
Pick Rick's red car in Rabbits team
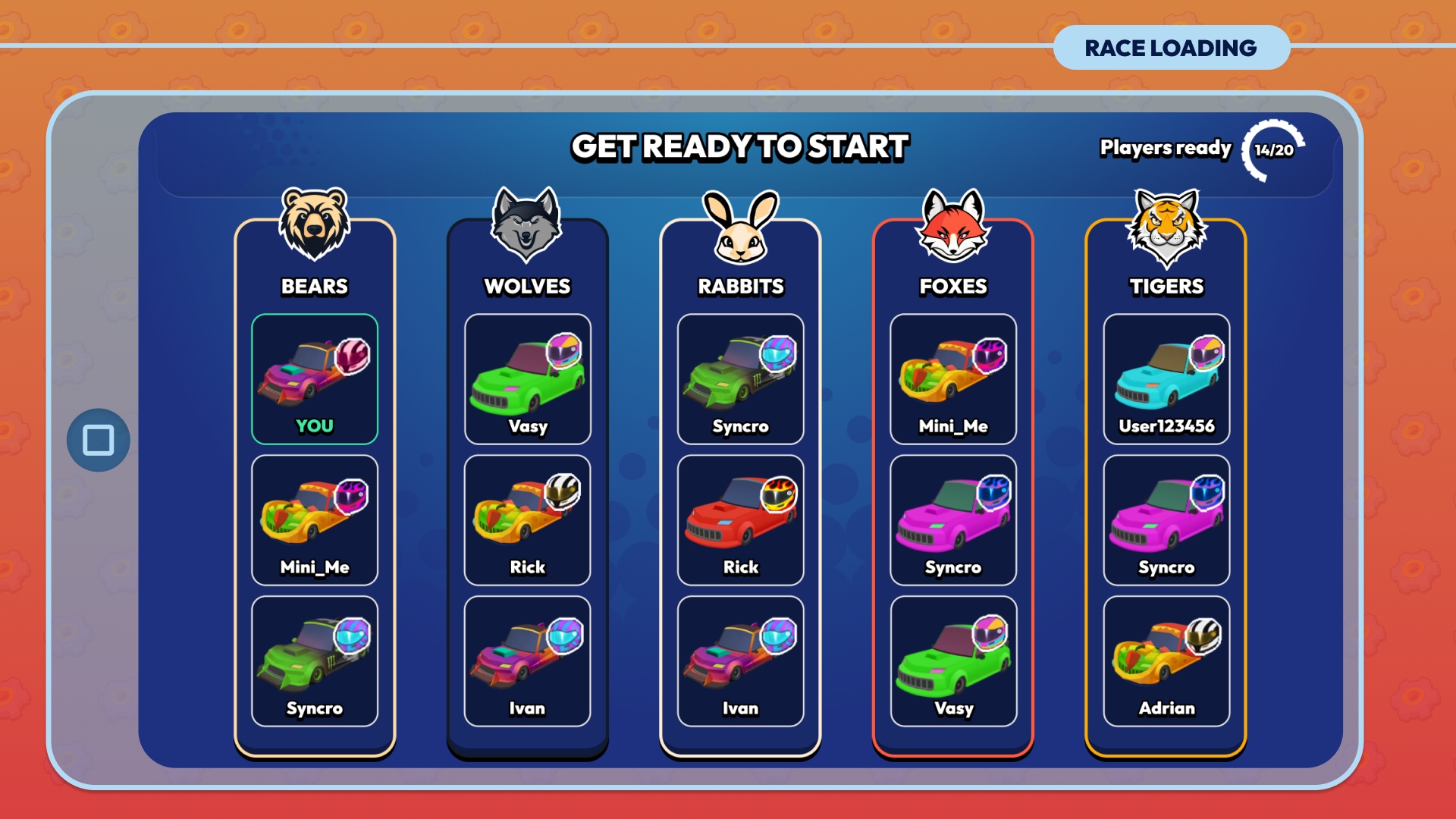coord(741,520)
